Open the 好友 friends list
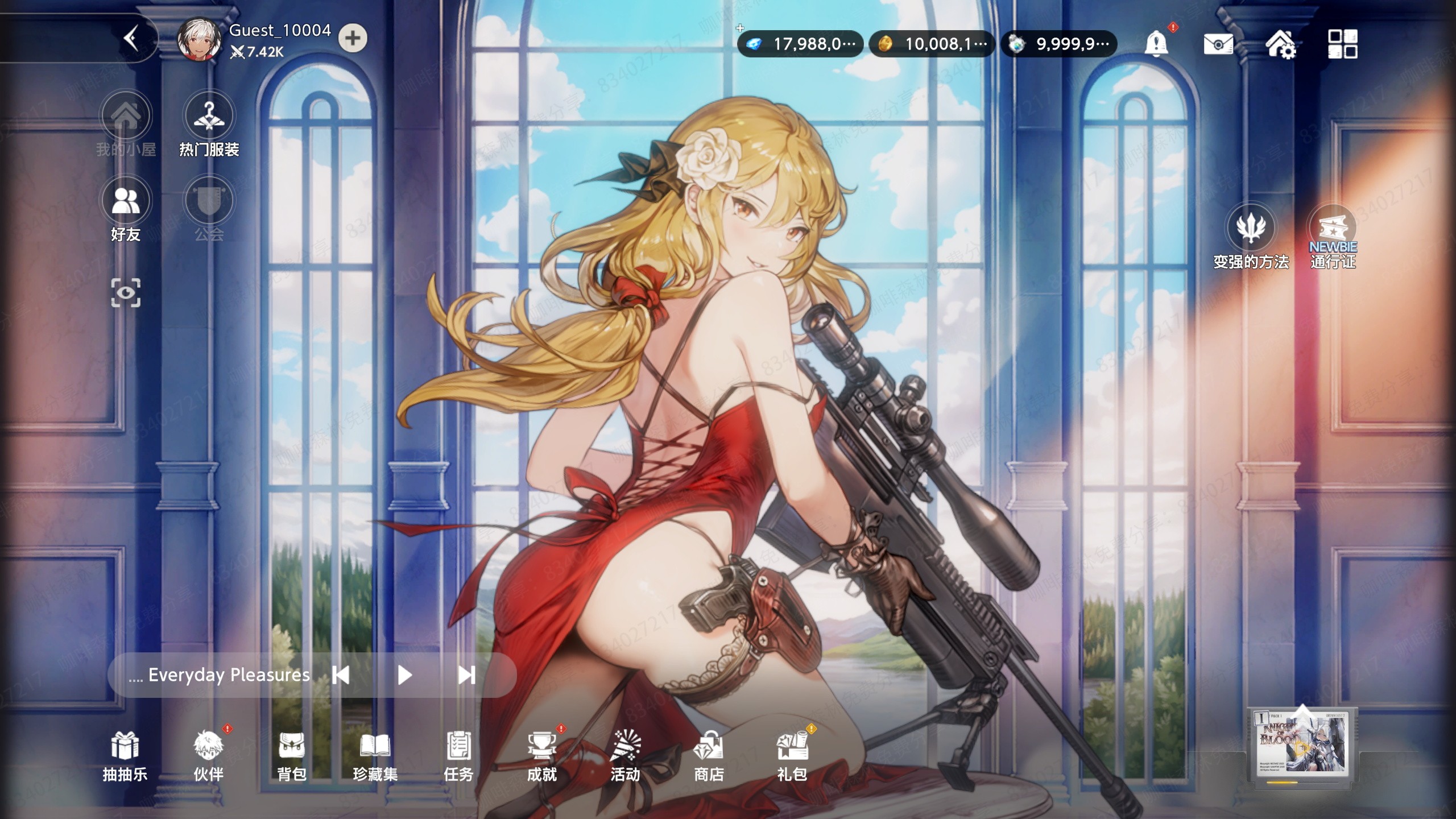Image resolution: width=1456 pixels, height=819 pixels. click(126, 209)
